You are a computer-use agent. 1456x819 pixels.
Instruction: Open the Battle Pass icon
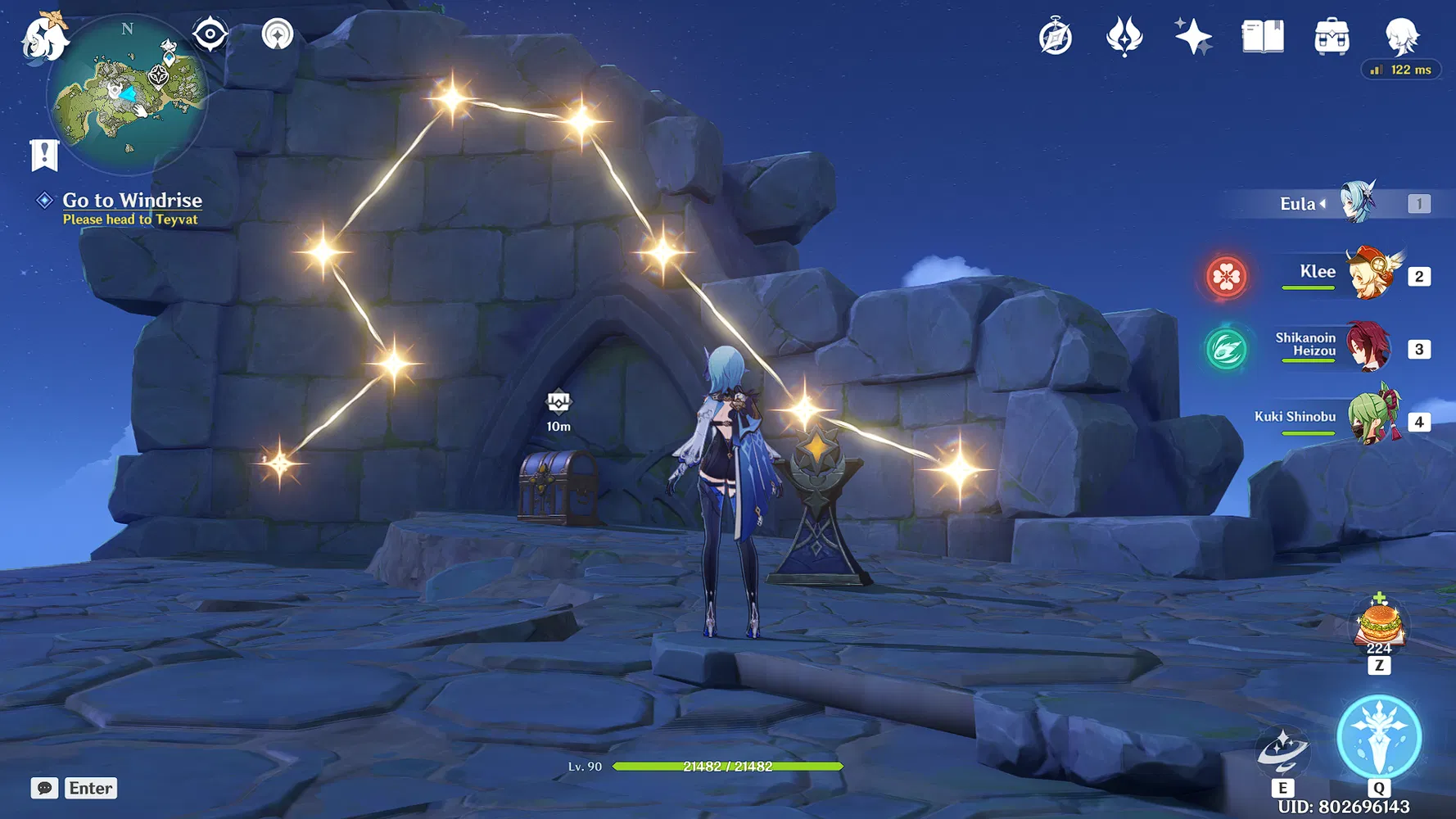click(x=1124, y=35)
